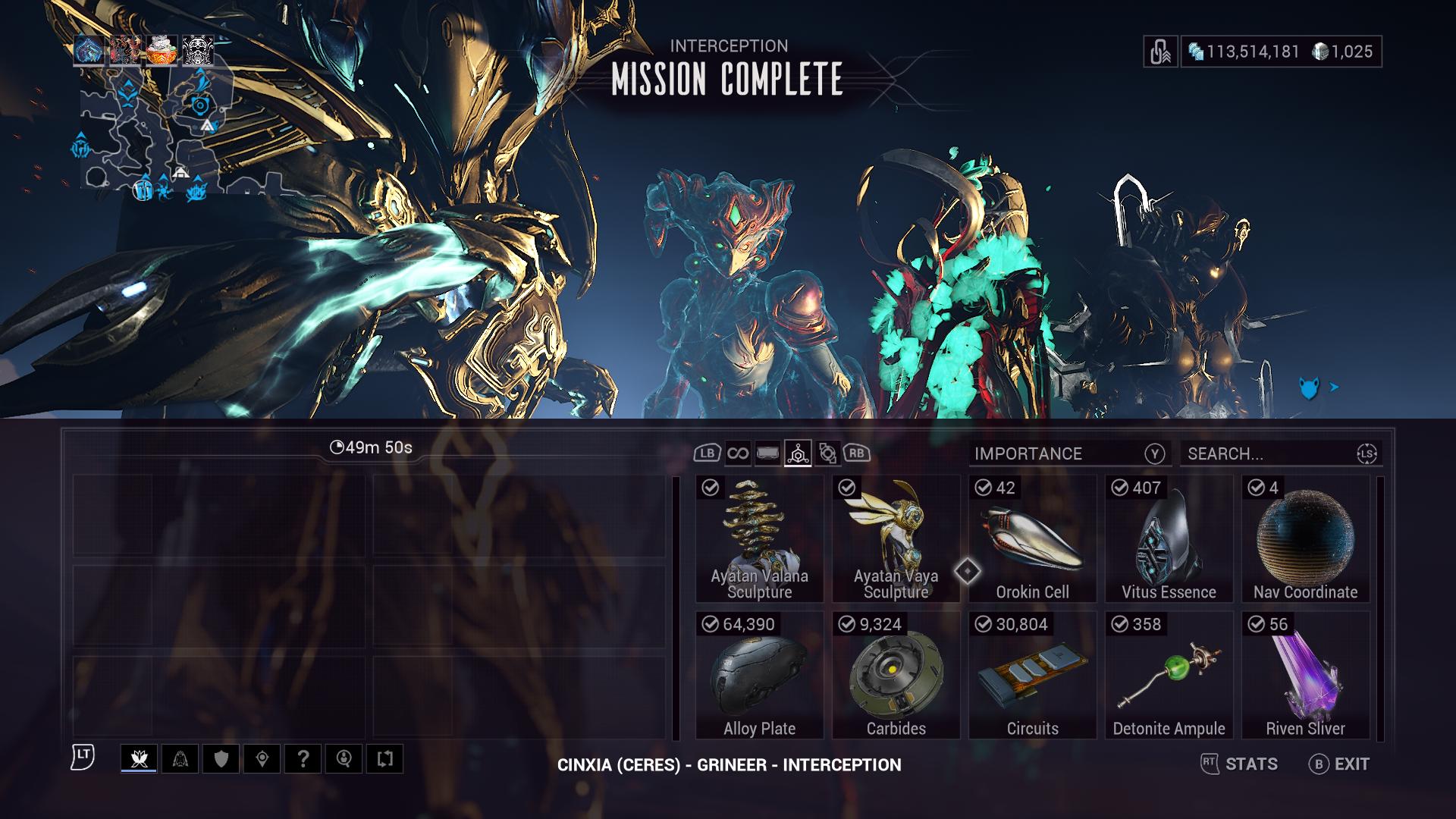Screen dimensions: 1456x819
Task: Select the Riven Sliver reward tile
Action: click(x=1305, y=676)
